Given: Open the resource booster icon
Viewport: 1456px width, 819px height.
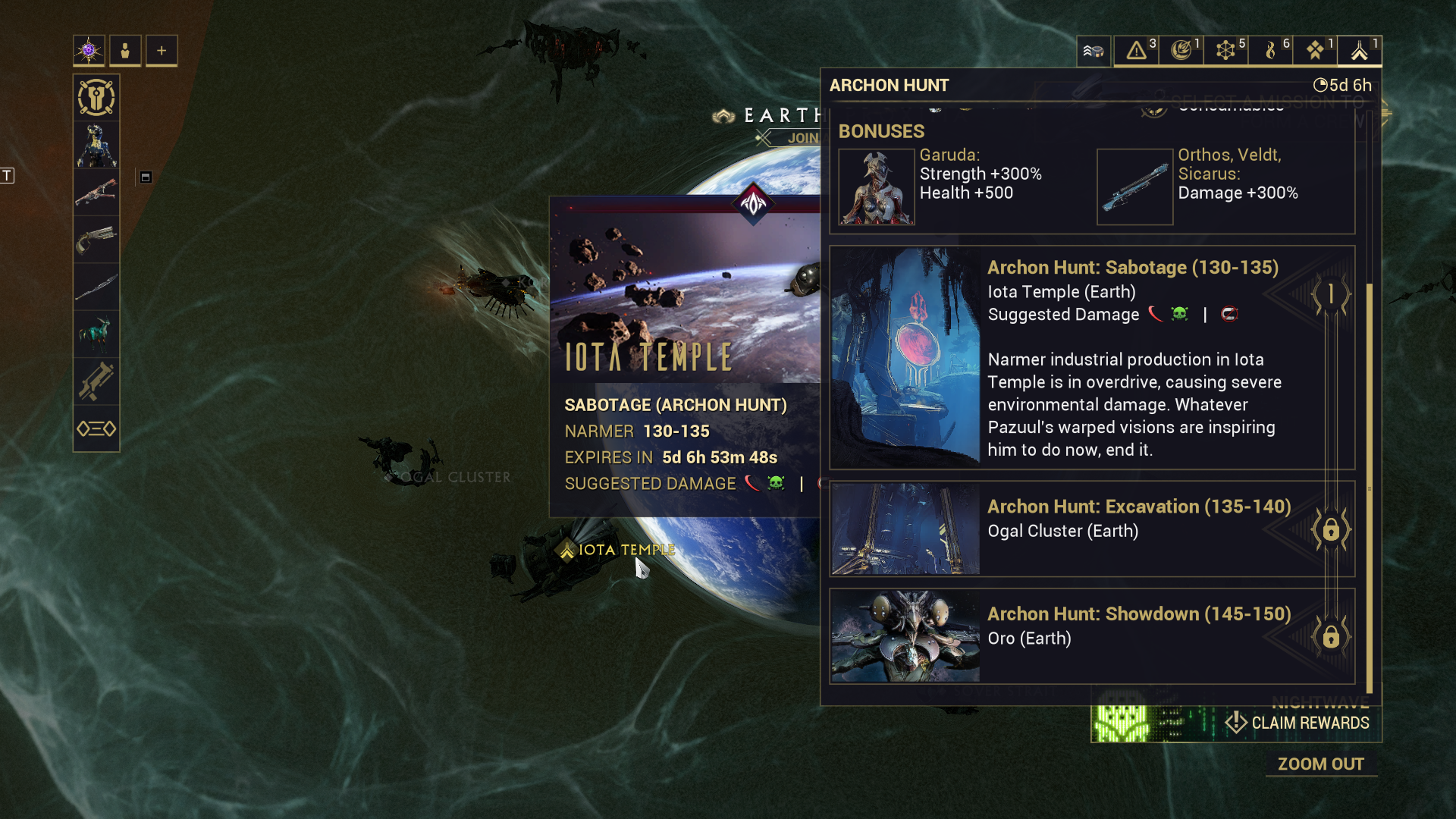Looking at the screenshot, I should pos(1094,51).
